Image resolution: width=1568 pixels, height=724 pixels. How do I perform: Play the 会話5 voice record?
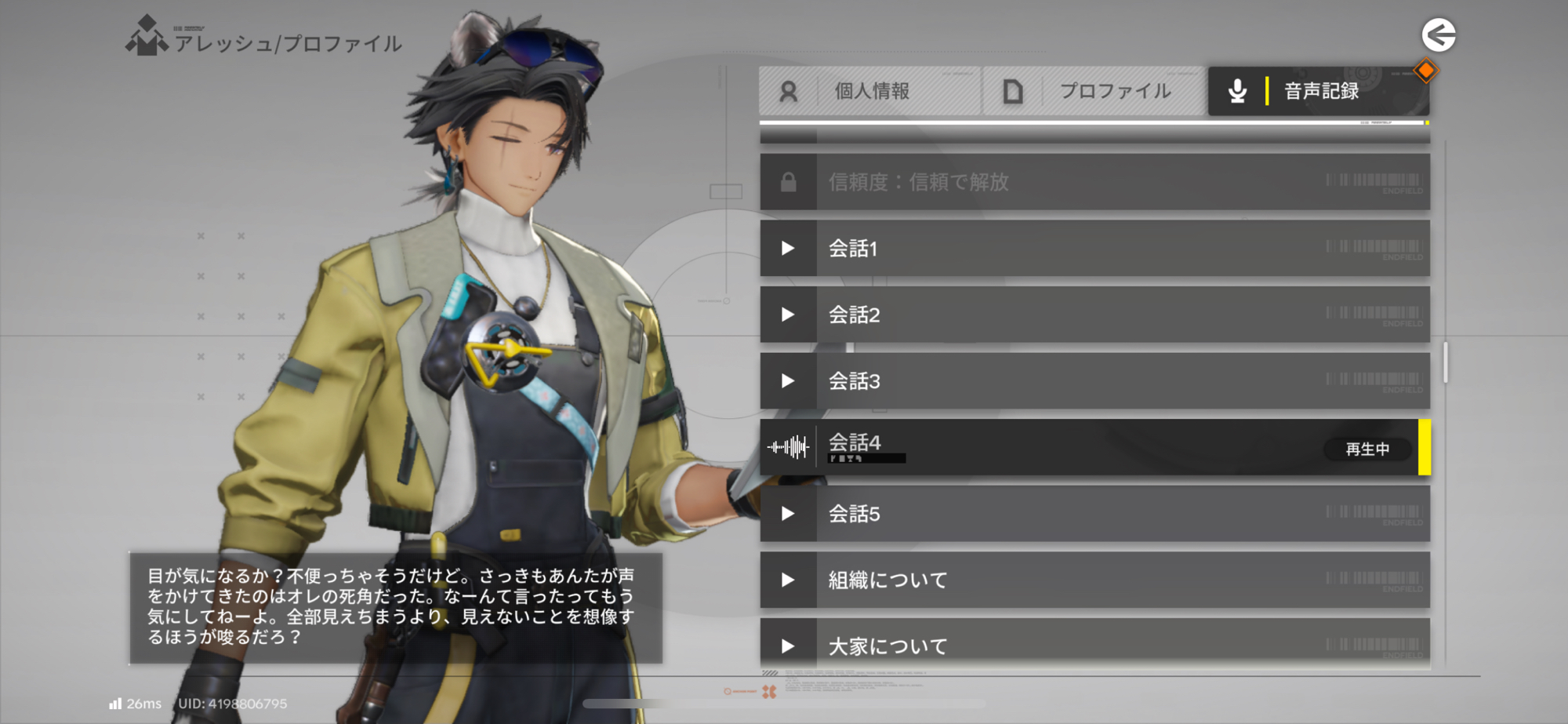click(x=1094, y=514)
